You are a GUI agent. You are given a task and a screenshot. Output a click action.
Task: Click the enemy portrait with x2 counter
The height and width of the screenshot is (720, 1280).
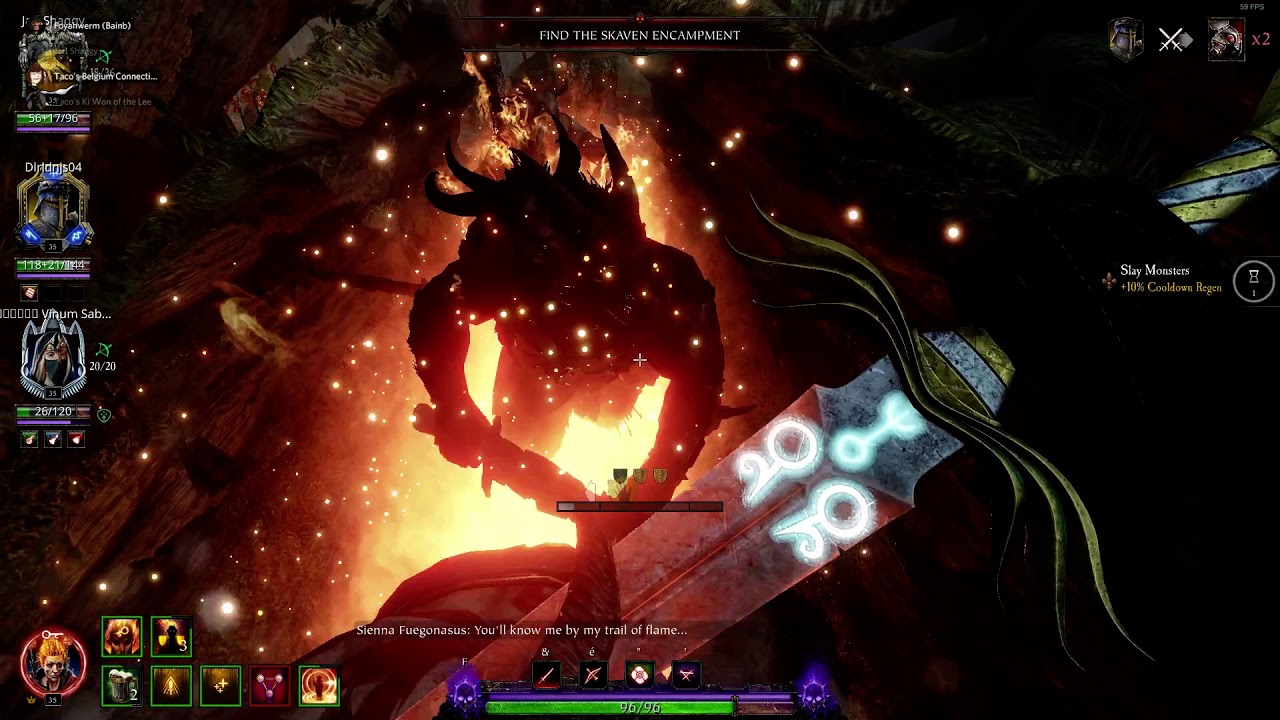tap(1226, 40)
